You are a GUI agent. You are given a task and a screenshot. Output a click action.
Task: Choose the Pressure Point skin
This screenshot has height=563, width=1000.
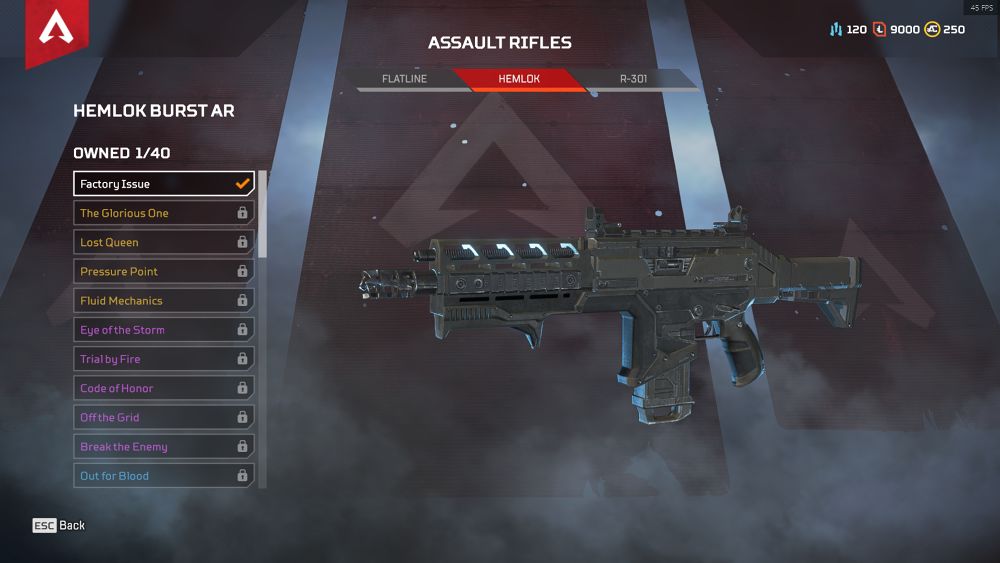(x=164, y=271)
